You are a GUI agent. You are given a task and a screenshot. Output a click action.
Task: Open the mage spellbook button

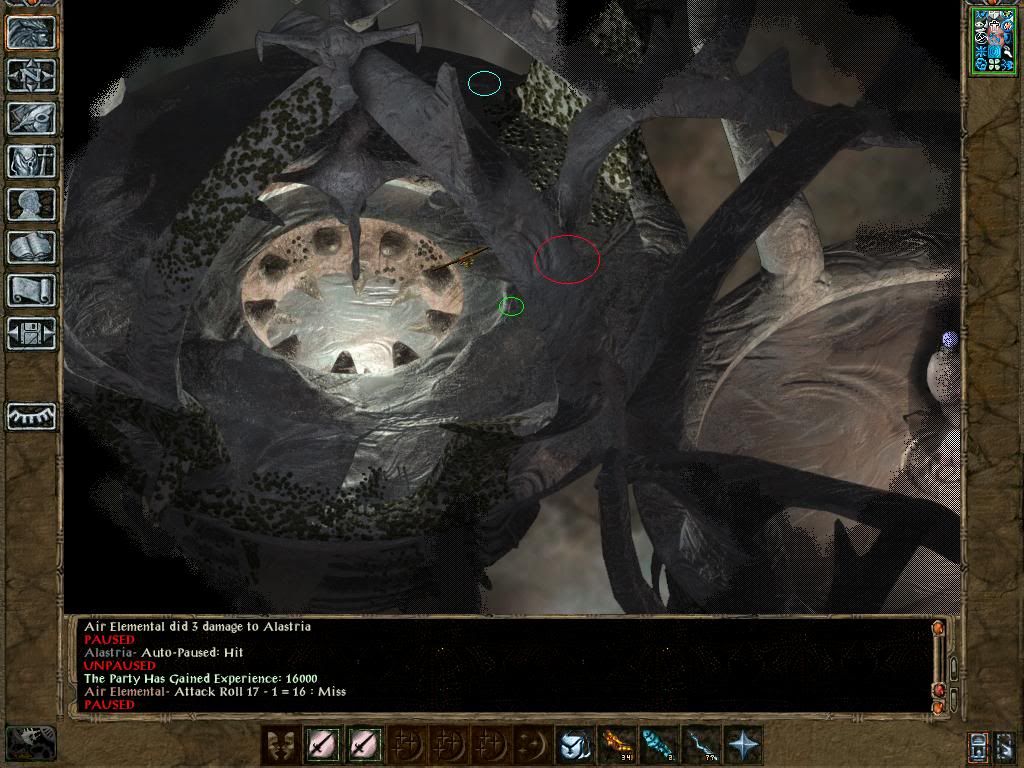point(31,247)
